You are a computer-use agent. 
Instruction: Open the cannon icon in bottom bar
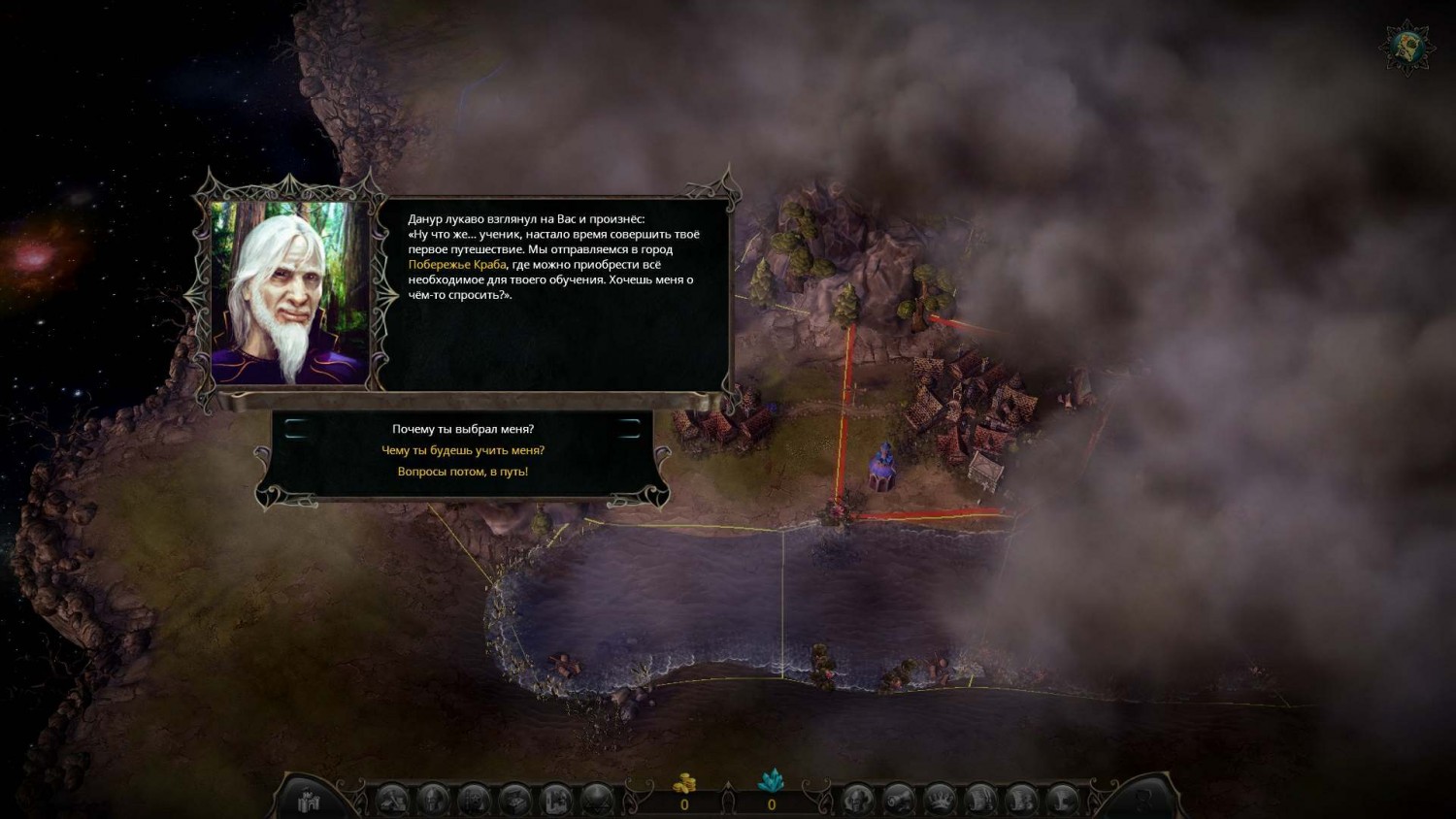pos(899,801)
